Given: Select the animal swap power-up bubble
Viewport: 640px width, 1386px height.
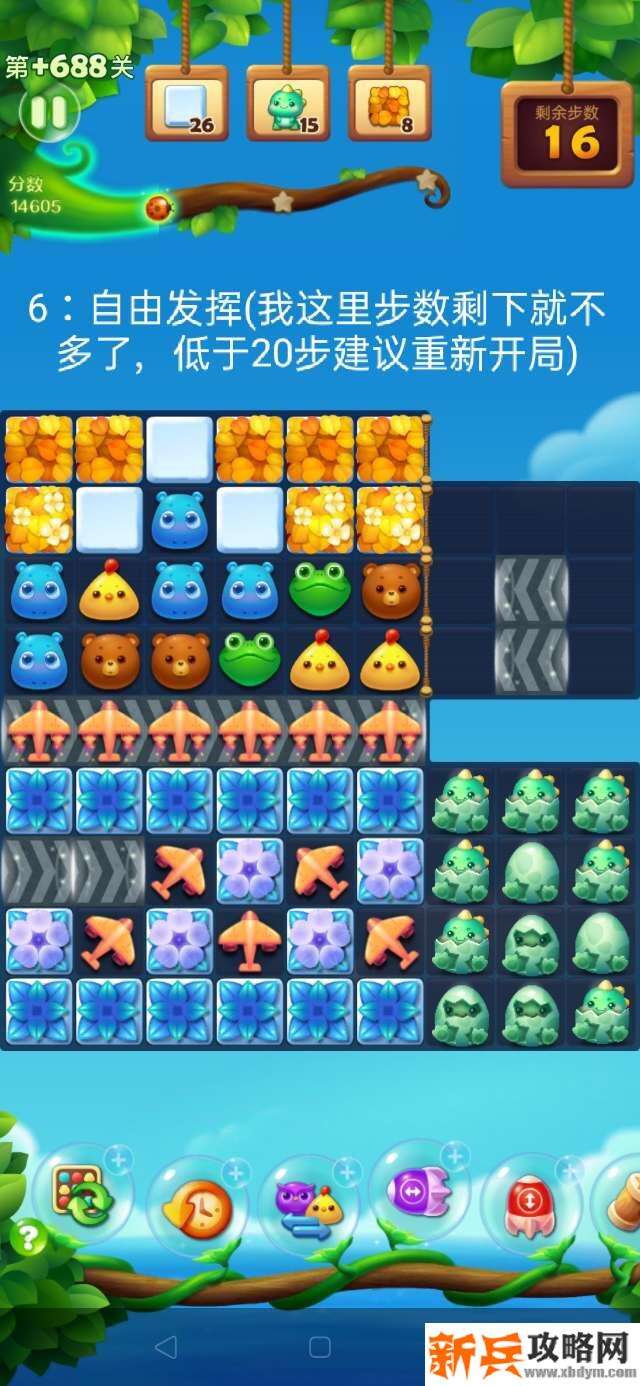Looking at the screenshot, I should 309,1203.
